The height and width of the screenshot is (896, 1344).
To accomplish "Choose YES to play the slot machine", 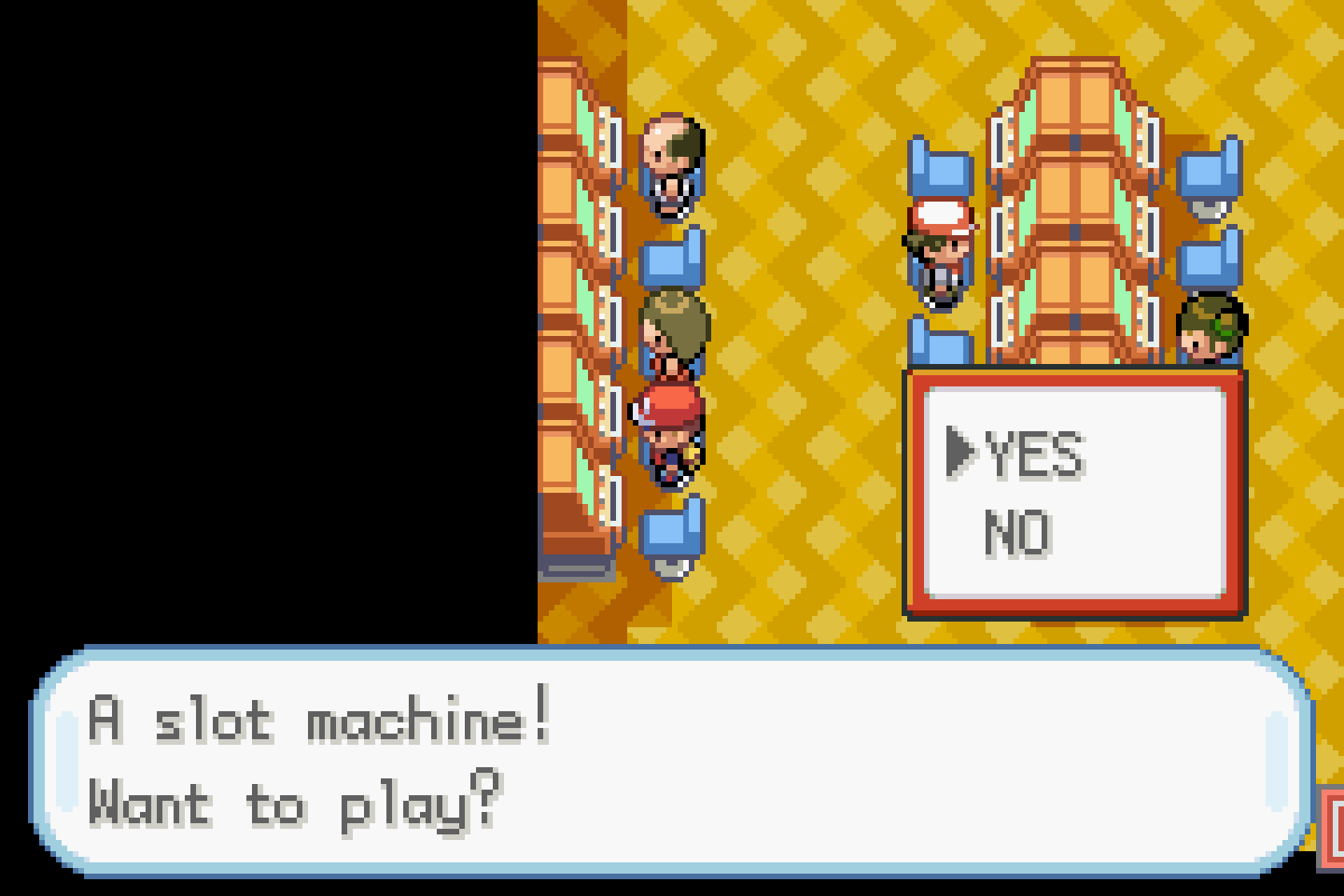I will [x=1034, y=454].
